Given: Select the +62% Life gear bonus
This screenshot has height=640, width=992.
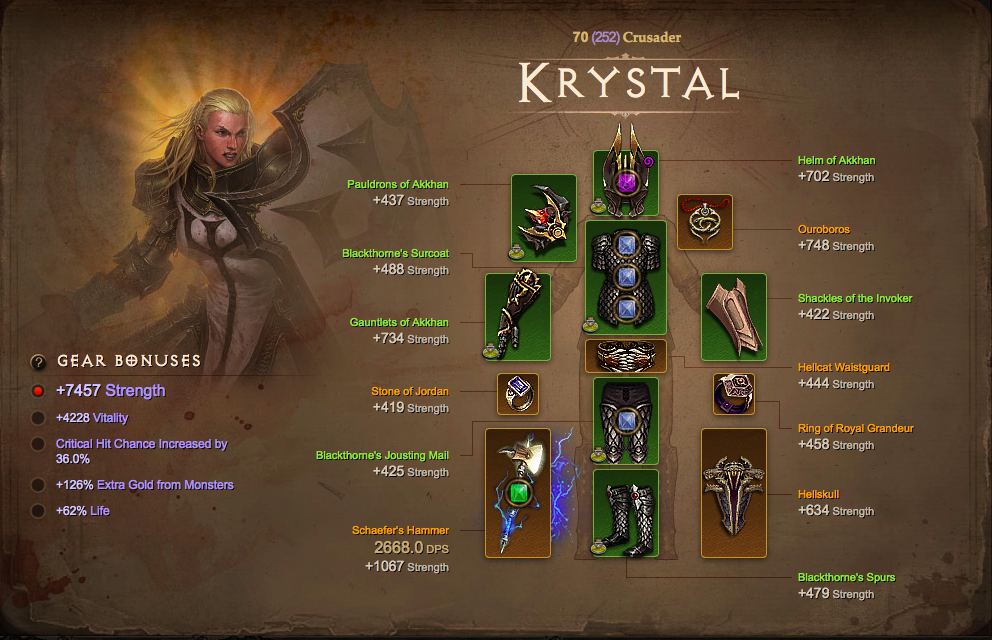Looking at the screenshot, I should coord(38,511).
